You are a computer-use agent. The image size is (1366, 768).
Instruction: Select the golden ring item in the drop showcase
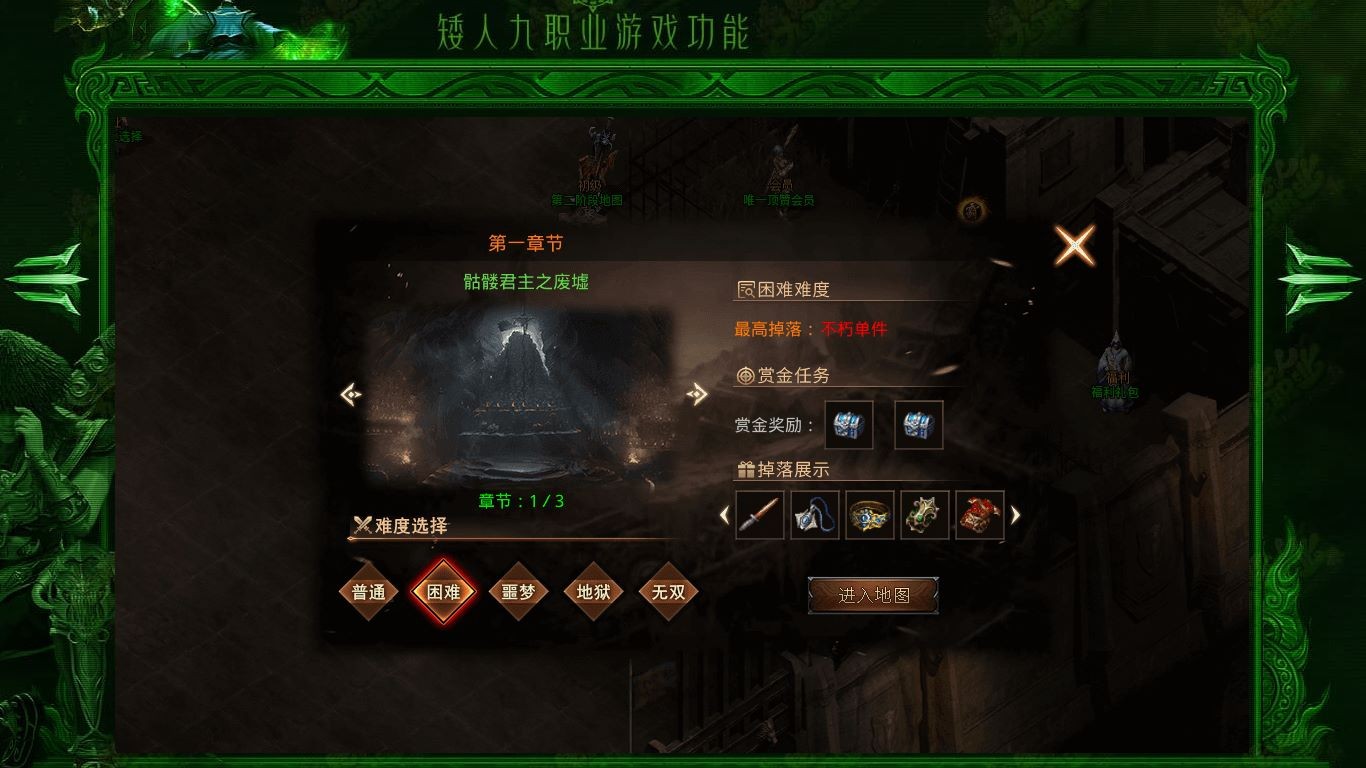[x=869, y=516]
